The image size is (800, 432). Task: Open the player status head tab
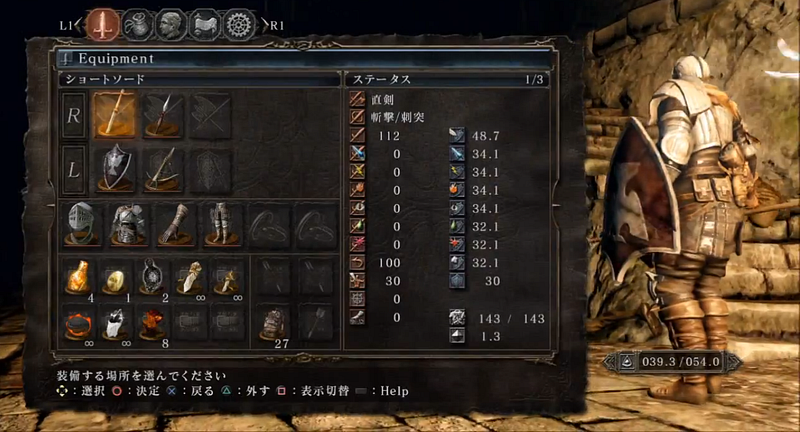point(171,22)
